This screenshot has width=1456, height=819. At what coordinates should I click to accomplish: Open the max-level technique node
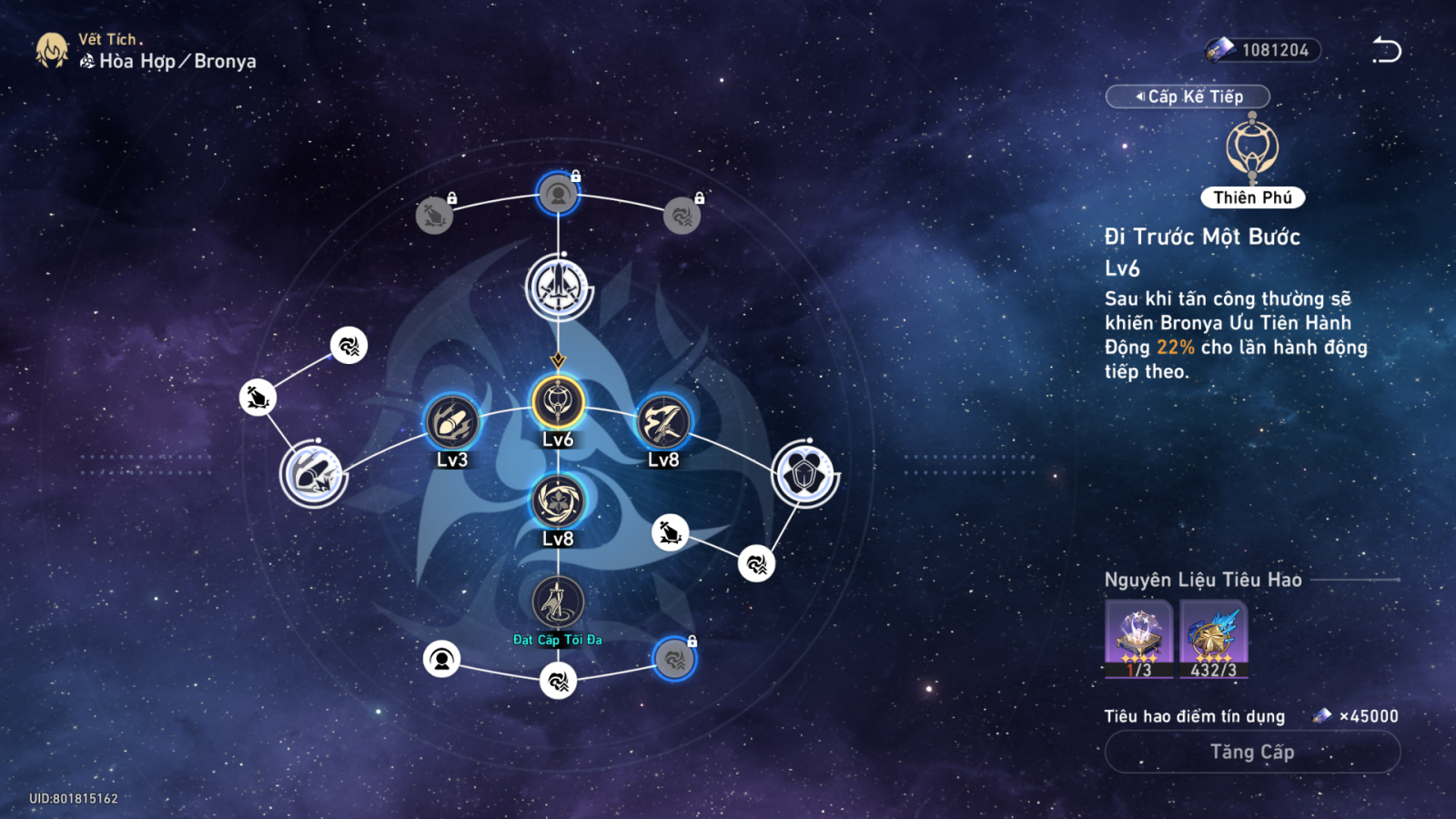558,602
